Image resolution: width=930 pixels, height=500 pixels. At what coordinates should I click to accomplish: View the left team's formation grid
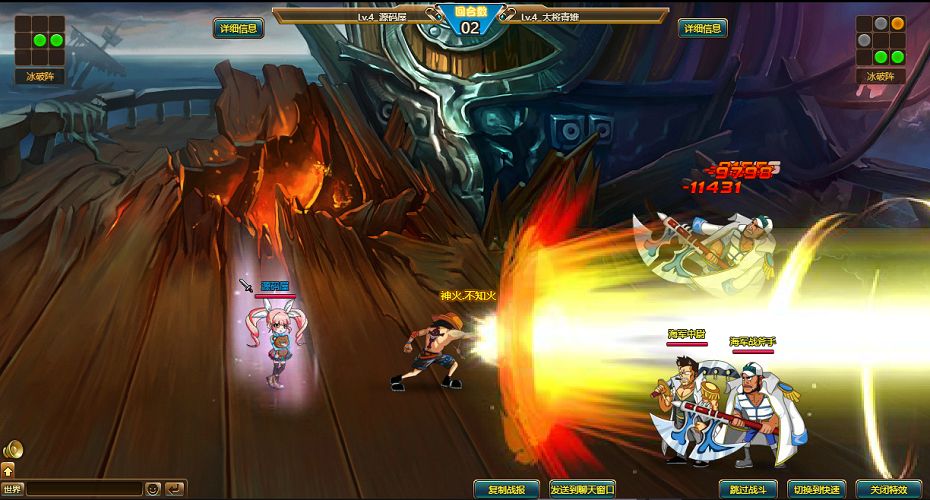40,41
